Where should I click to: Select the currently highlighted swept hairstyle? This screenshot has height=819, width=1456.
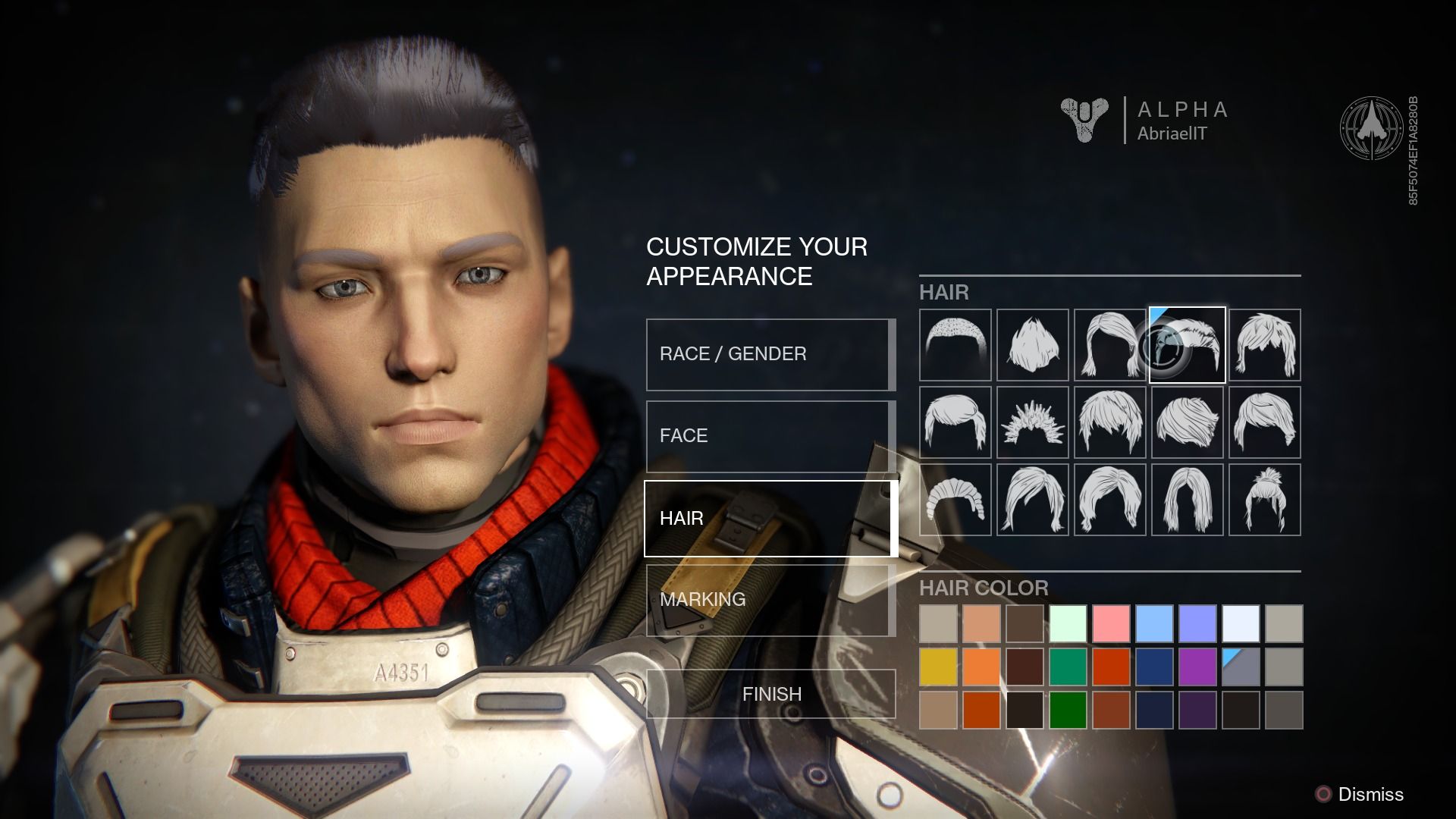click(1186, 345)
